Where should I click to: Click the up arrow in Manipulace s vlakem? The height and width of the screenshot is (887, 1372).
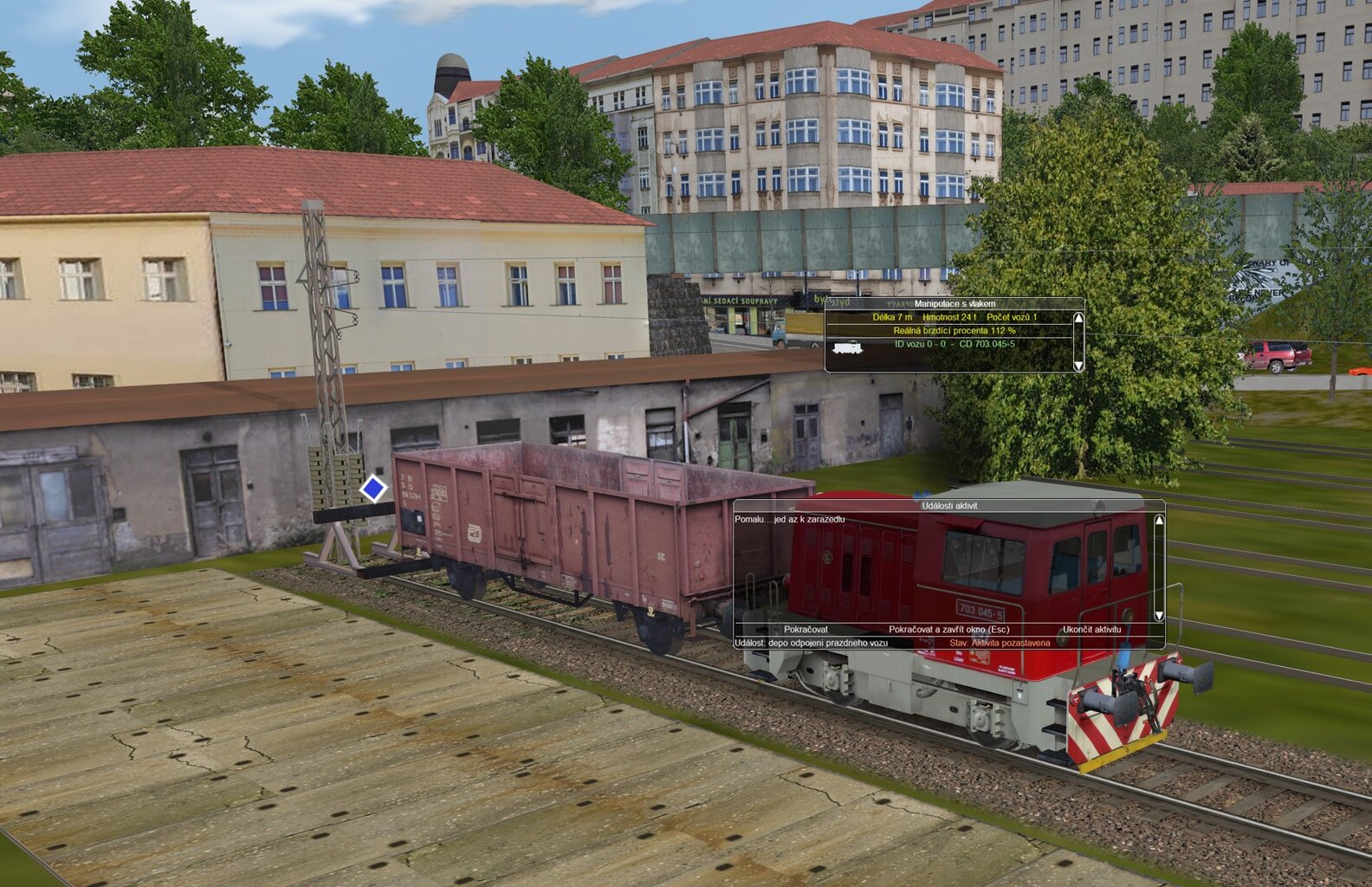coord(1078,318)
